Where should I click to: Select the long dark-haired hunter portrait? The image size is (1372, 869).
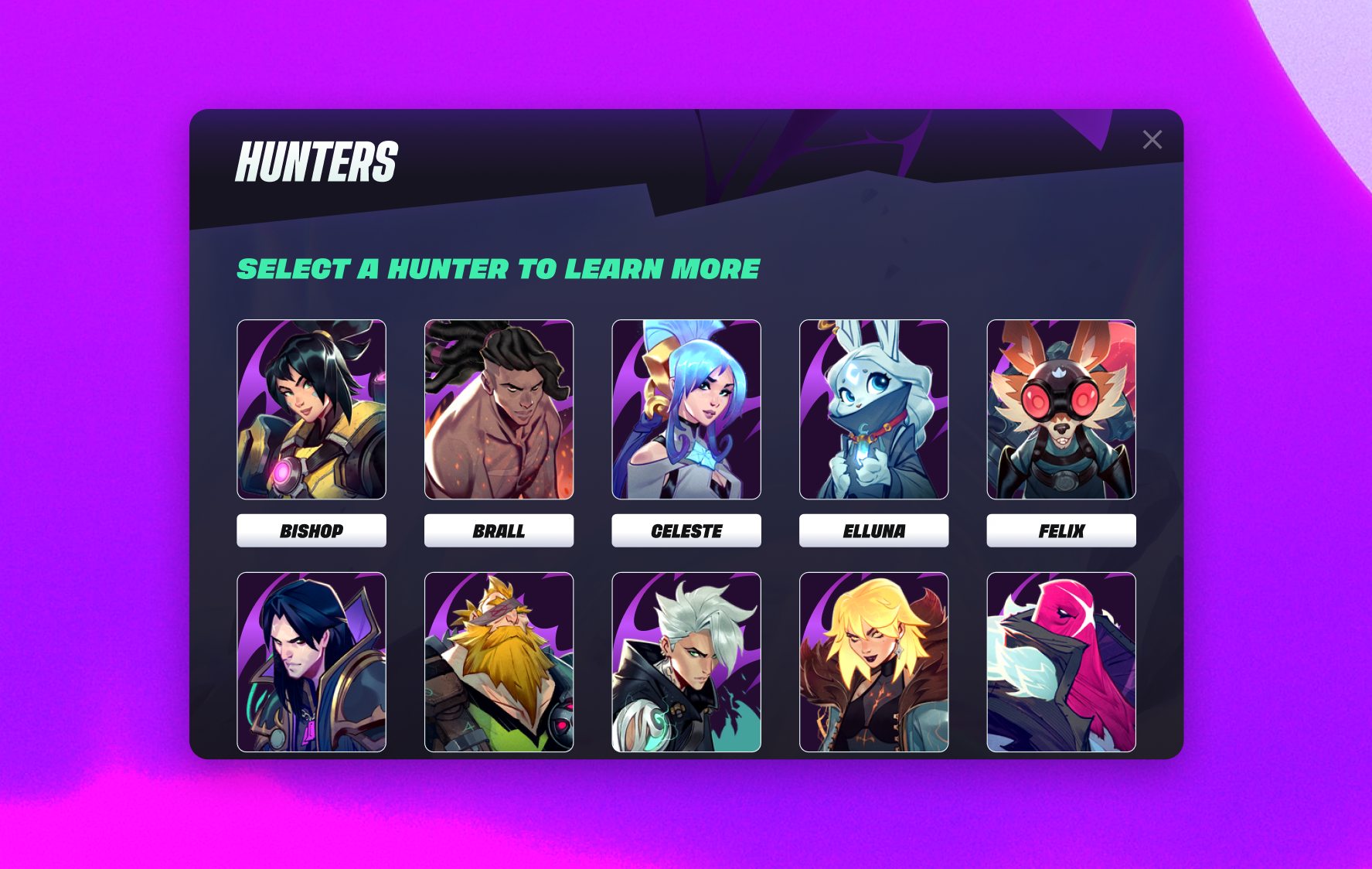tap(312, 662)
